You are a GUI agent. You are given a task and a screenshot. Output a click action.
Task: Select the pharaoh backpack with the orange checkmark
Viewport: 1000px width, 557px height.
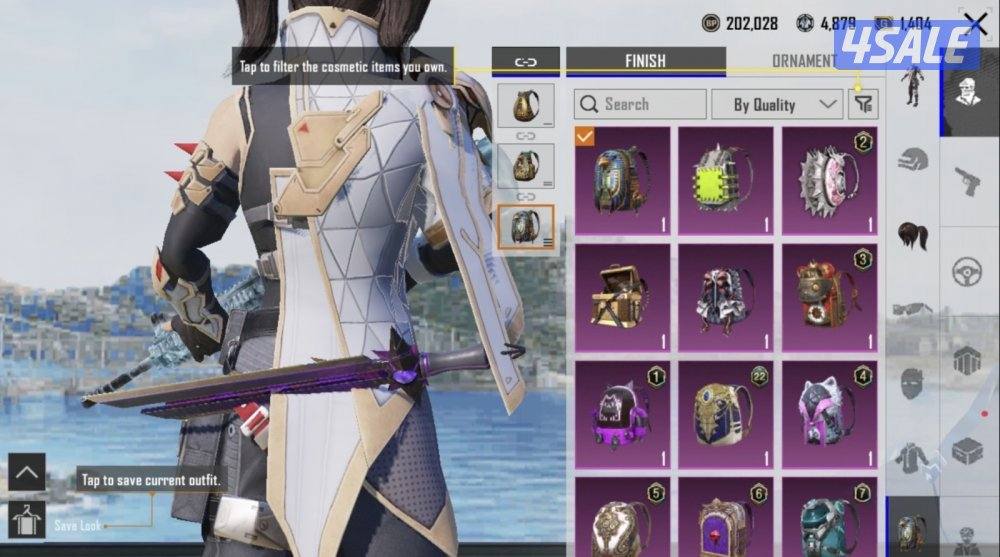tap(622, 180)
